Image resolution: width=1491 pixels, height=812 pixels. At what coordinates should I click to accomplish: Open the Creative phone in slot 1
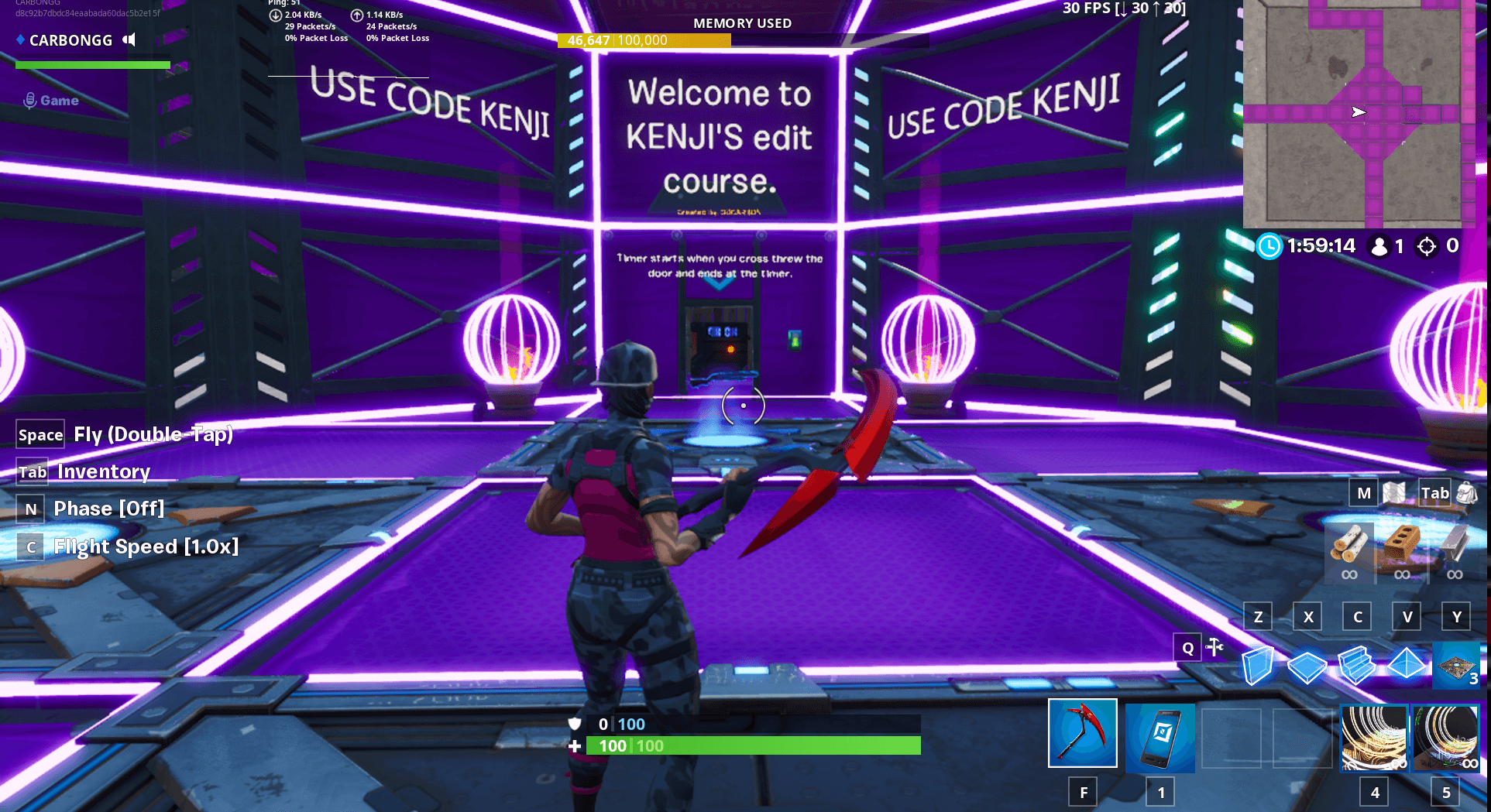pos(1161,736)
